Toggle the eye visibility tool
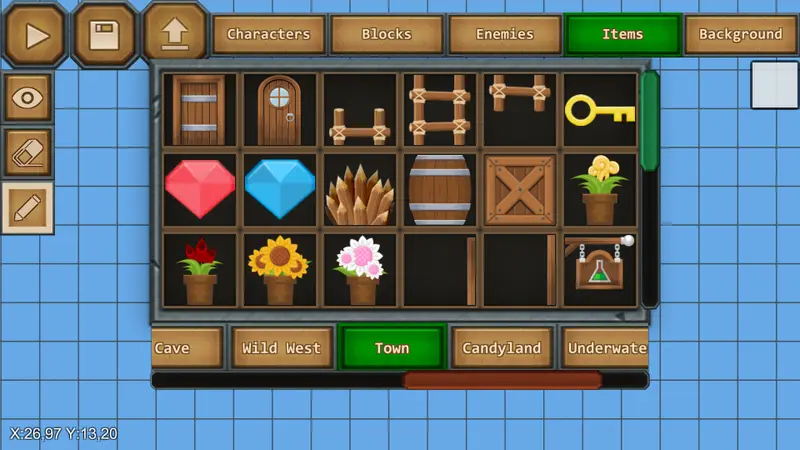This screenshot has width=800, height=450. [28, 97]
